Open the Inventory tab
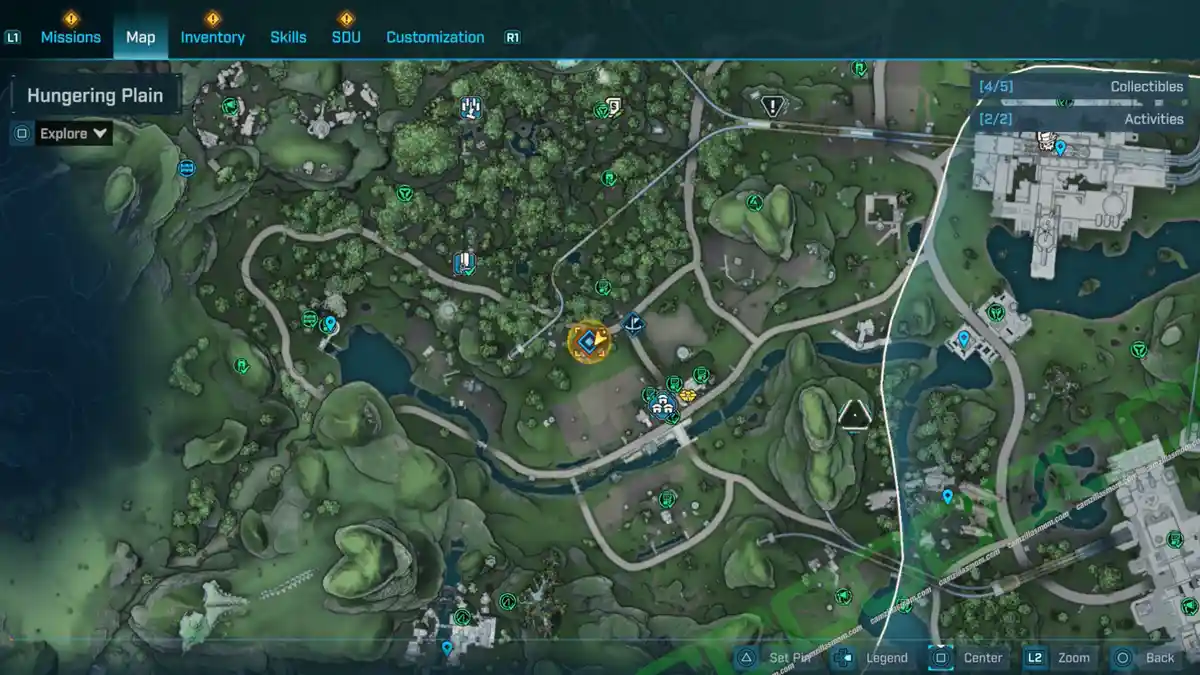This screenshot has width=1200, height=675. 212,37
